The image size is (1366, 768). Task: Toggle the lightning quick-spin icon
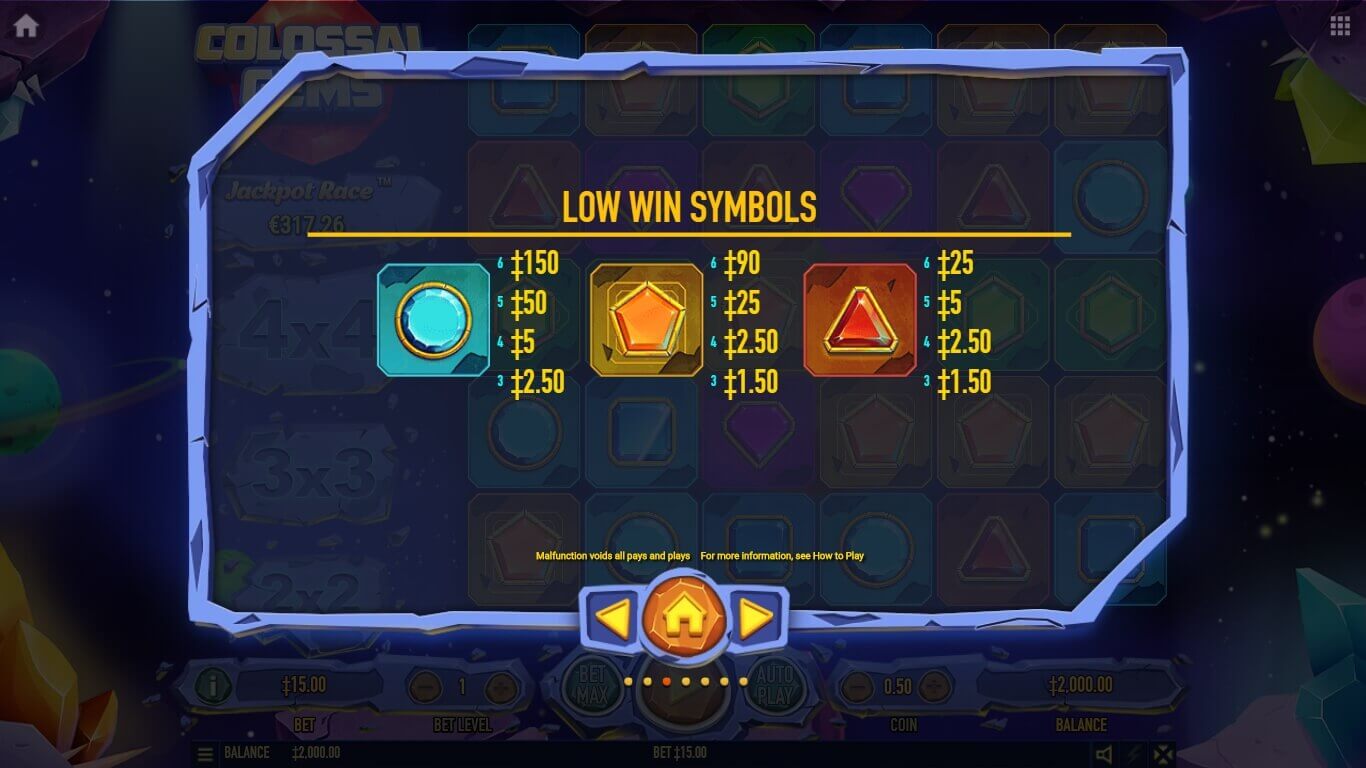1133,754
